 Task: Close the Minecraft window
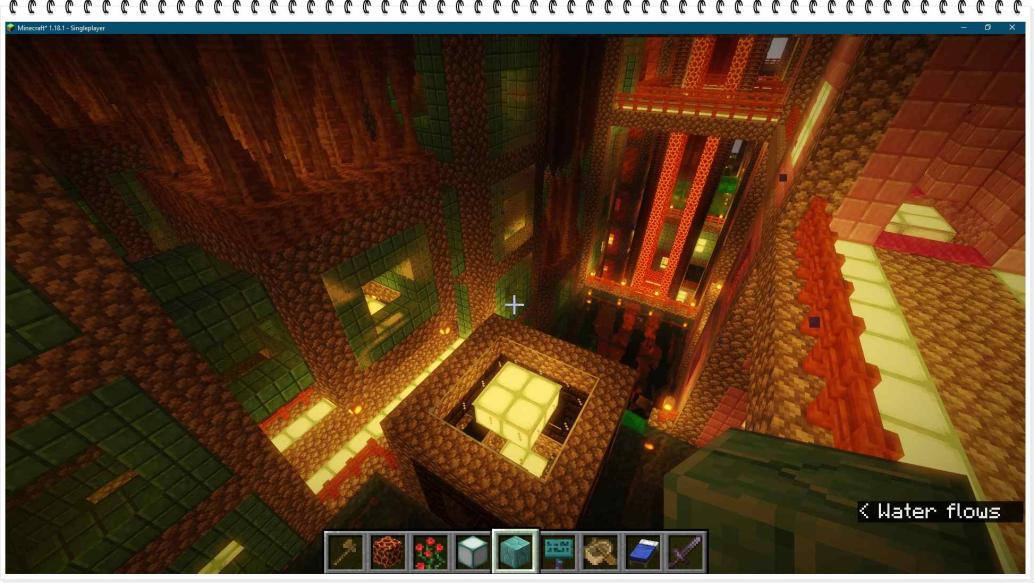coord(1012,27)
